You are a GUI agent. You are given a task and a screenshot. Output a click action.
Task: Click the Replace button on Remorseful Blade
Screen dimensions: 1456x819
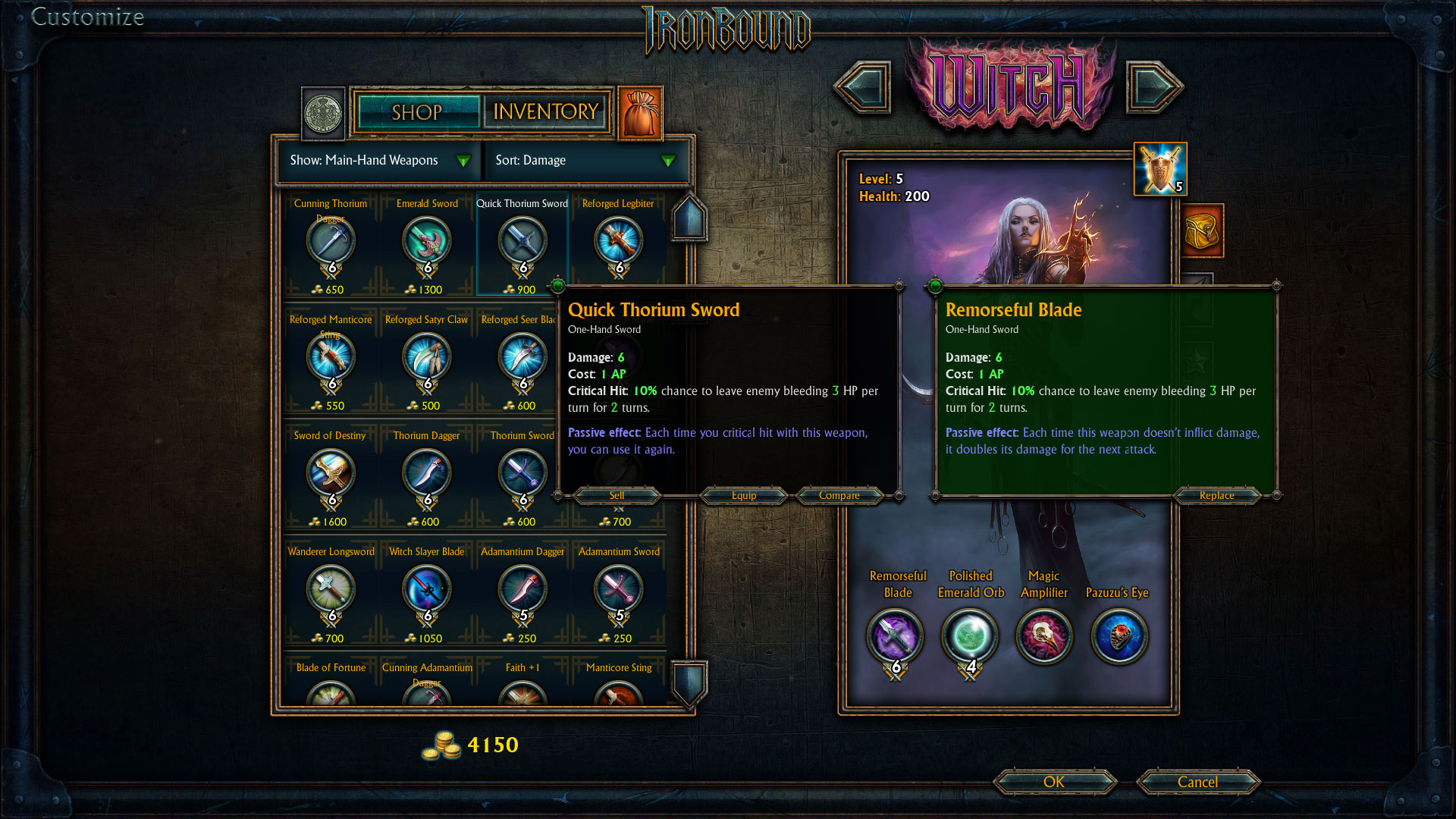click(x=1216, y=495)
